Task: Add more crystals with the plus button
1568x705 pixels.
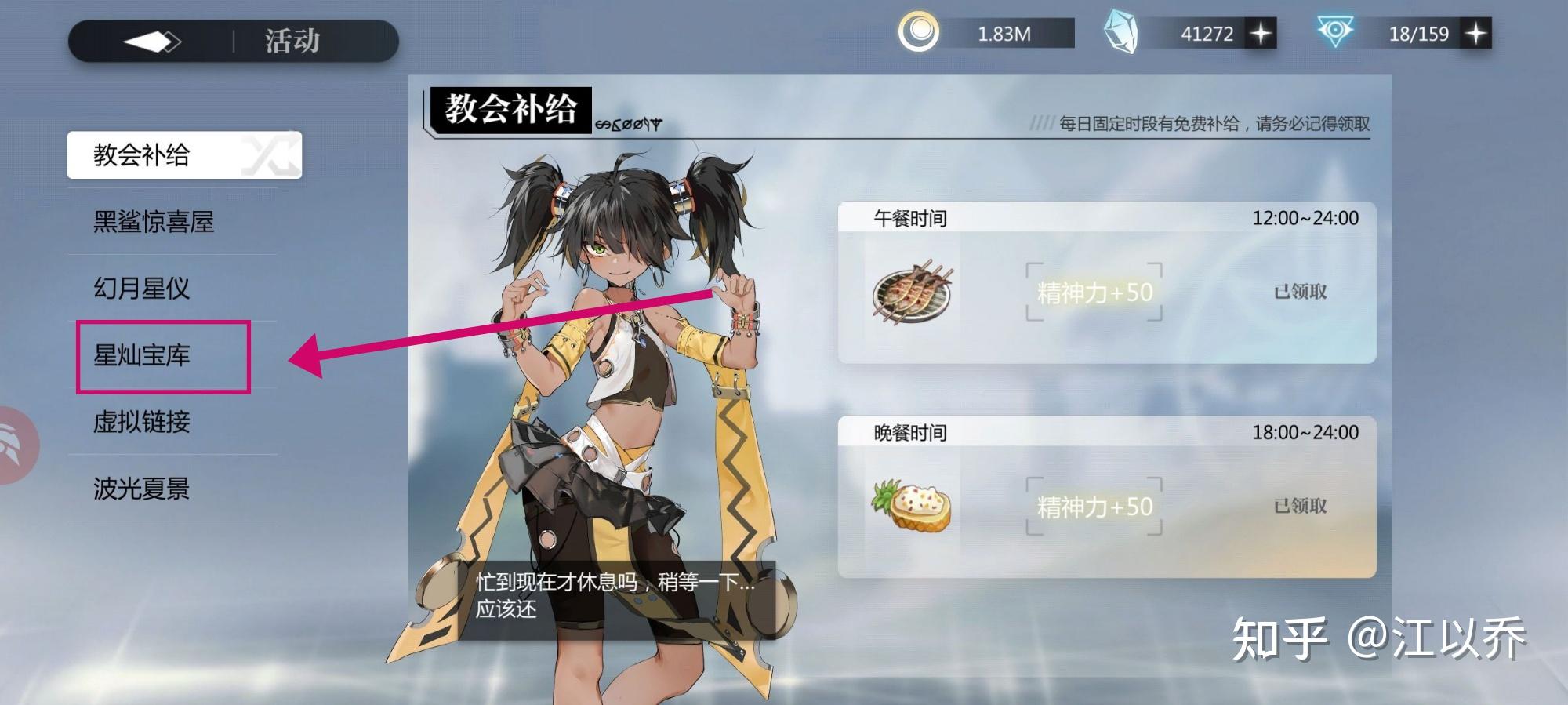Action: point(1261,34)
